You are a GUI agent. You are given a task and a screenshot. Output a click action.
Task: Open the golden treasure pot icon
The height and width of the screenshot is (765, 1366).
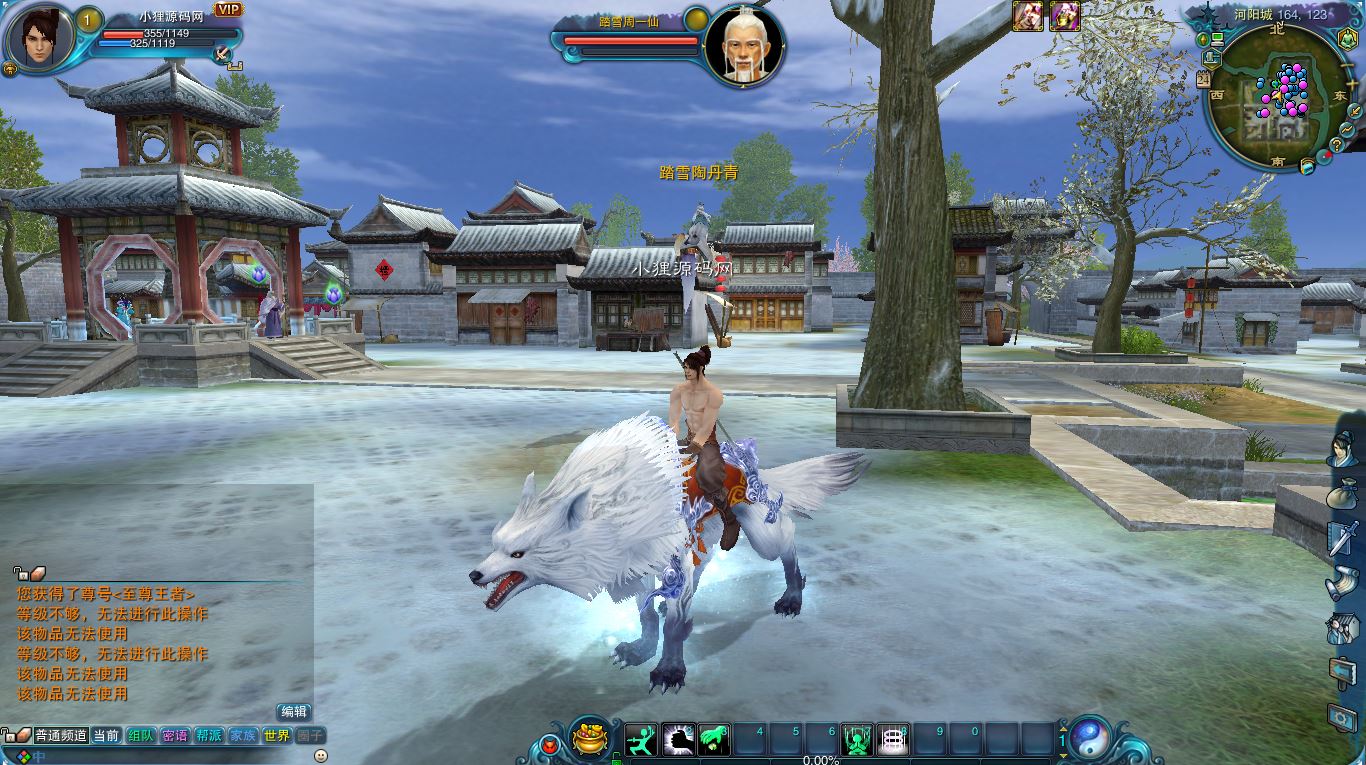click(590, 740)
